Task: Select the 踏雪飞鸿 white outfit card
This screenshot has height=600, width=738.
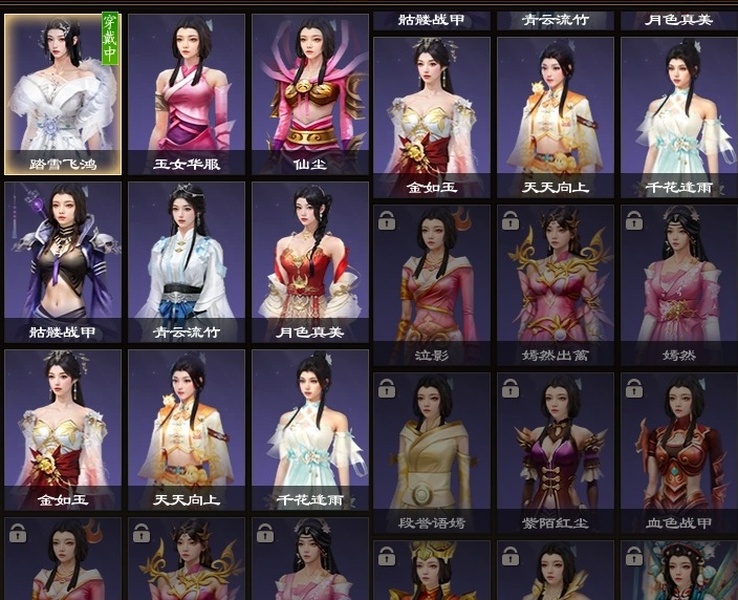Action: coord(63,93)
